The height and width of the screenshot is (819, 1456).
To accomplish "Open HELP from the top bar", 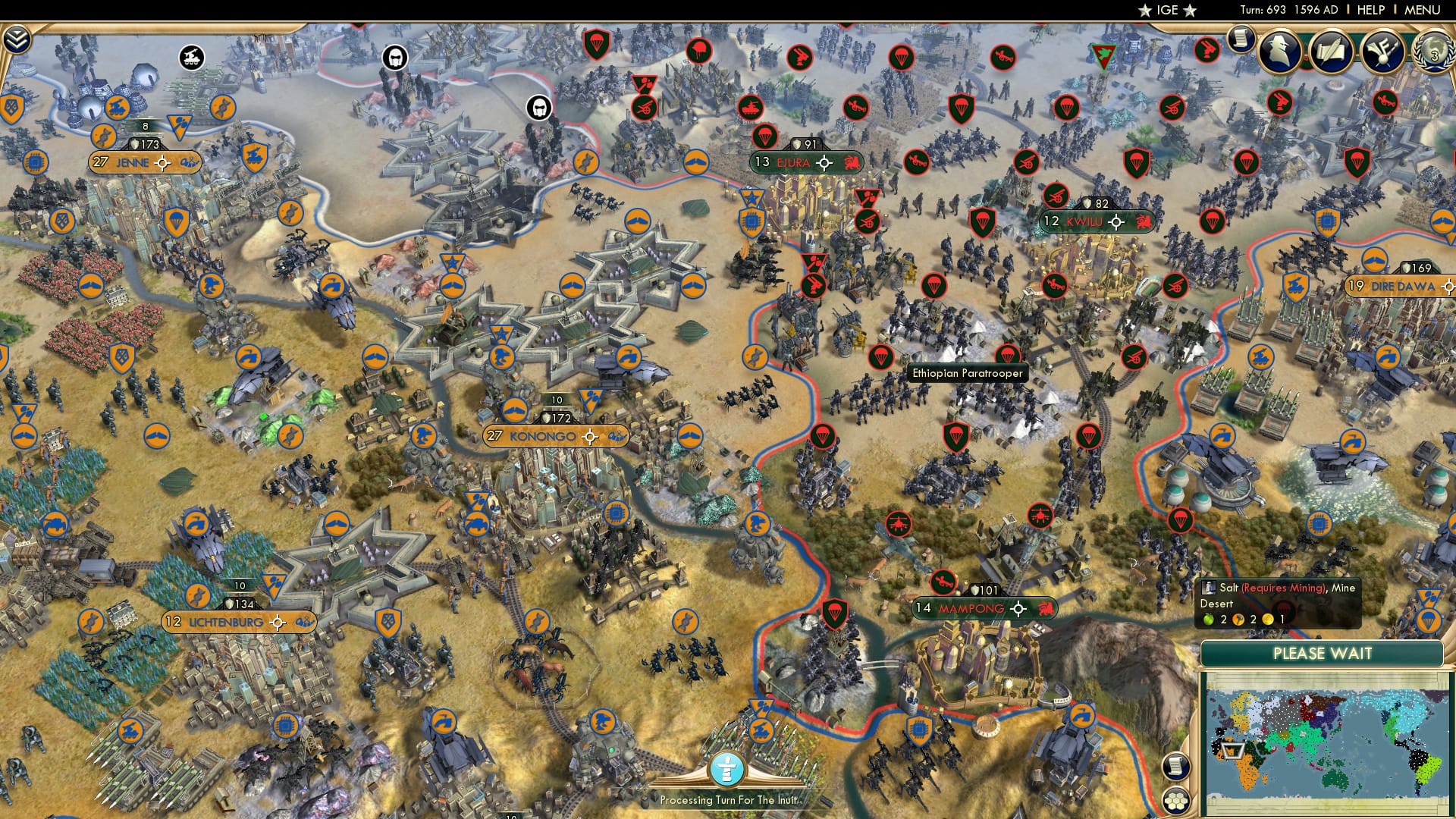I will 1373,10.
